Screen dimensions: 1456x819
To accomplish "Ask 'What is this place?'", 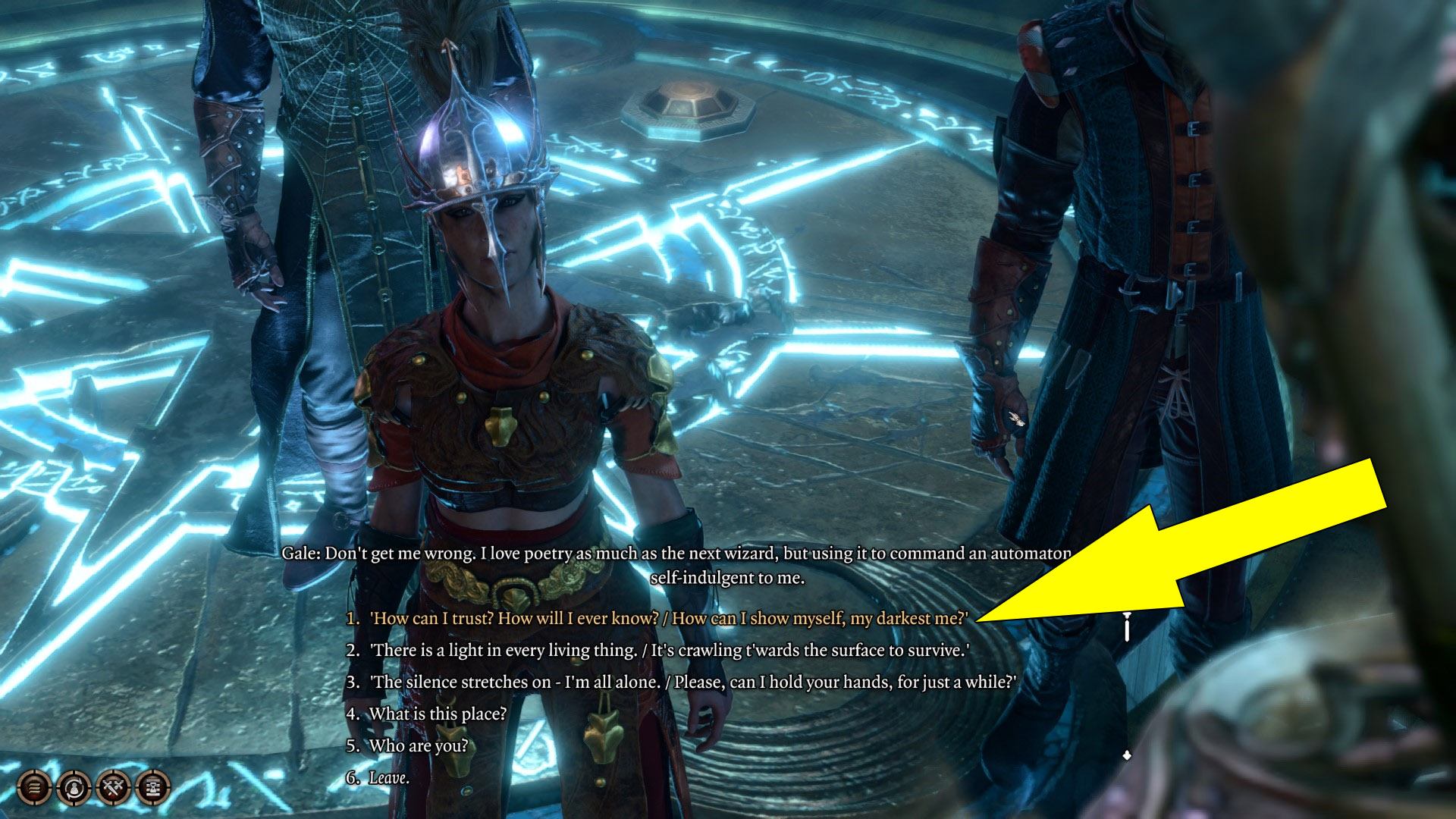I will point(437,714).
